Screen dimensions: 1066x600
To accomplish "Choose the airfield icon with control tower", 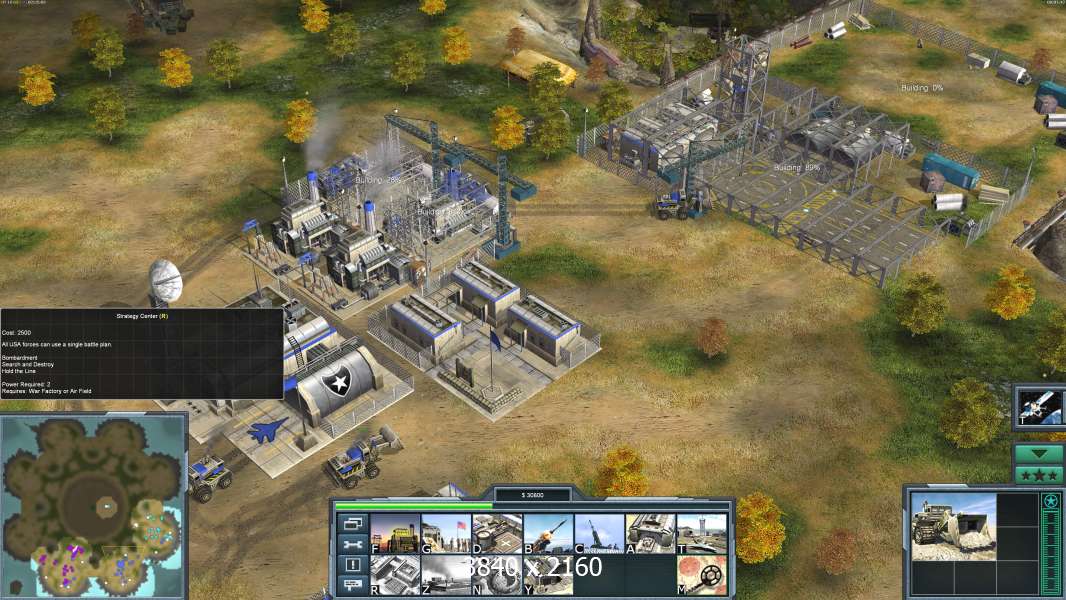I will click(701, 534).
